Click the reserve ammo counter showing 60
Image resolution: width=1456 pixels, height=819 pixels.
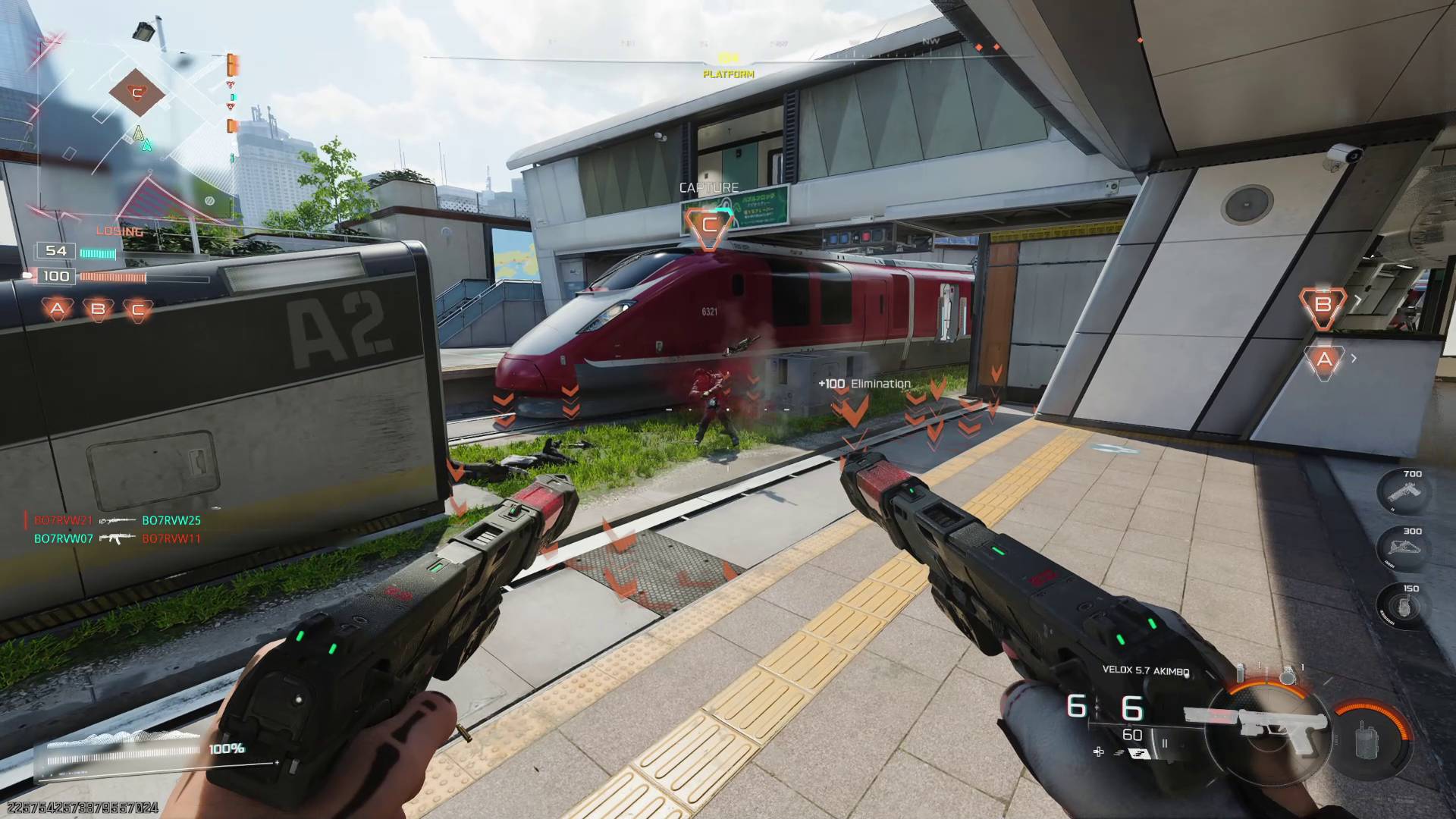1131,734
